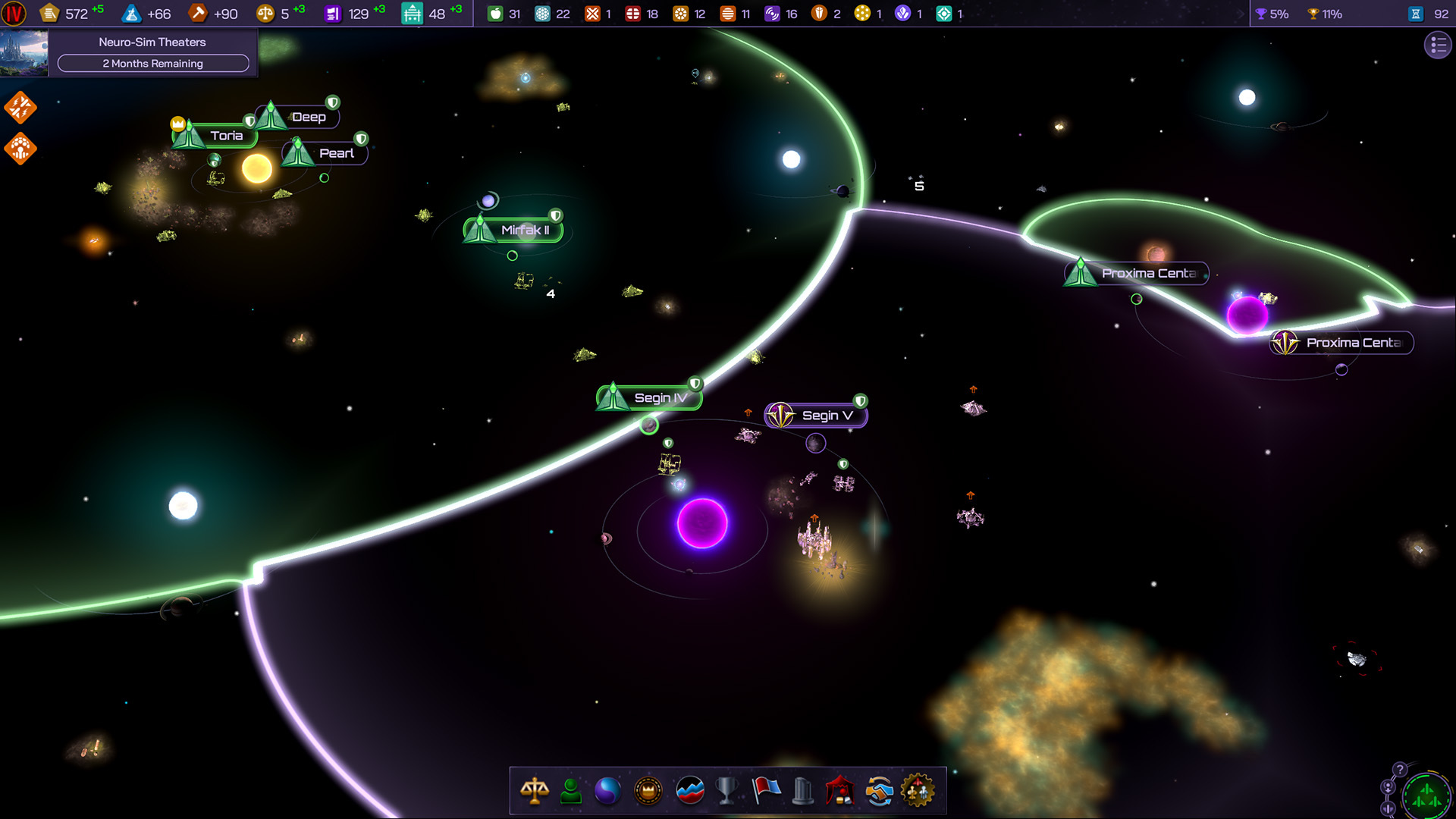Select the Deep planet label
This screenshot has width=1456, height=819.
(x=308, y=118)
